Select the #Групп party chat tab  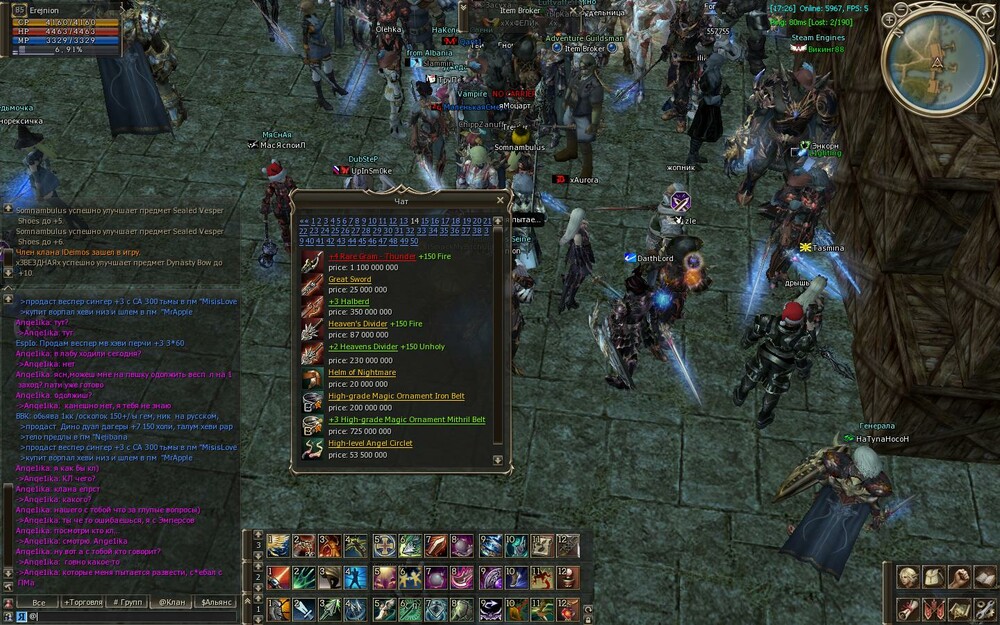coord(128,603)
